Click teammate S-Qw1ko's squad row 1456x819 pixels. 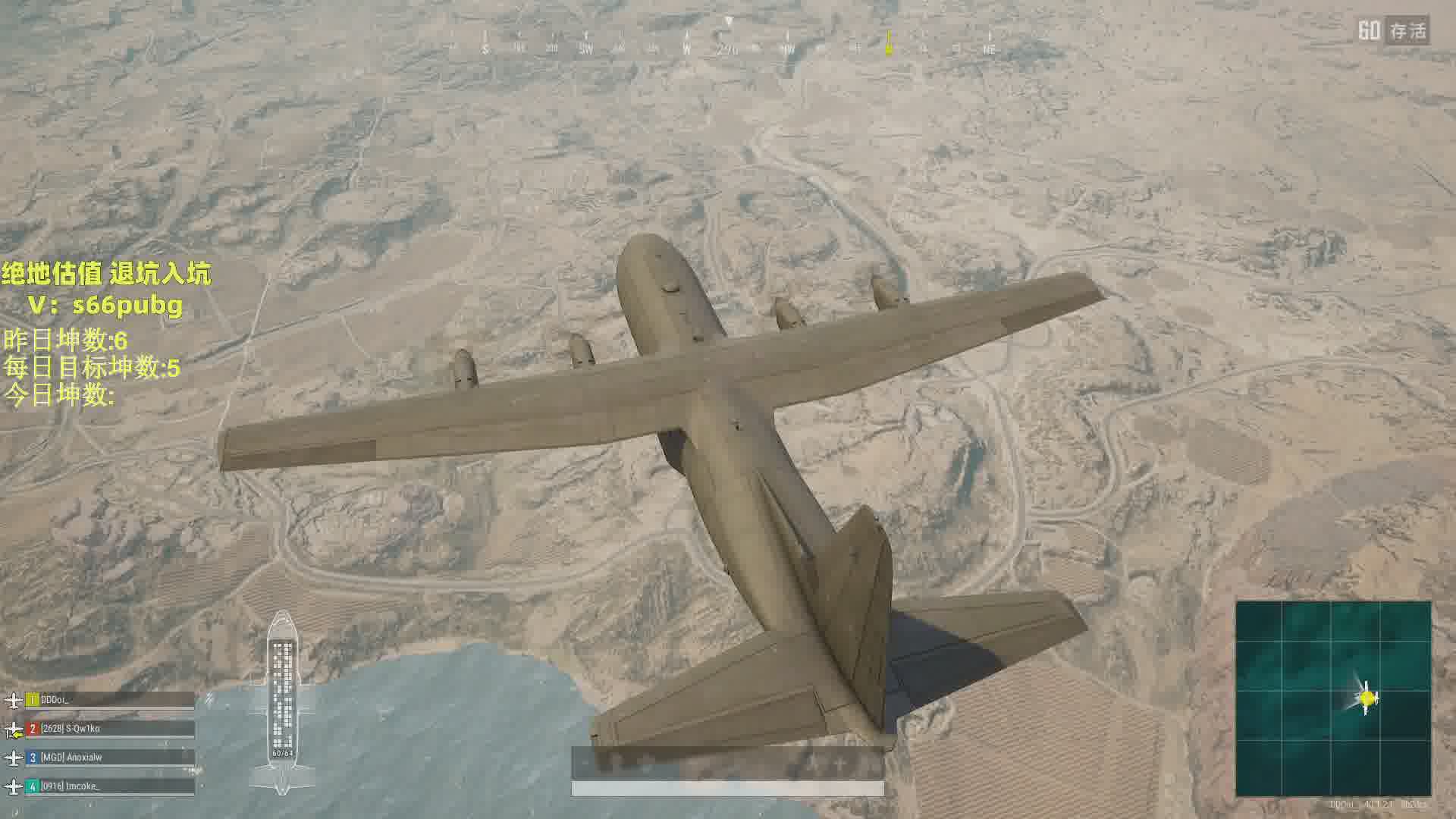(110, 729)
